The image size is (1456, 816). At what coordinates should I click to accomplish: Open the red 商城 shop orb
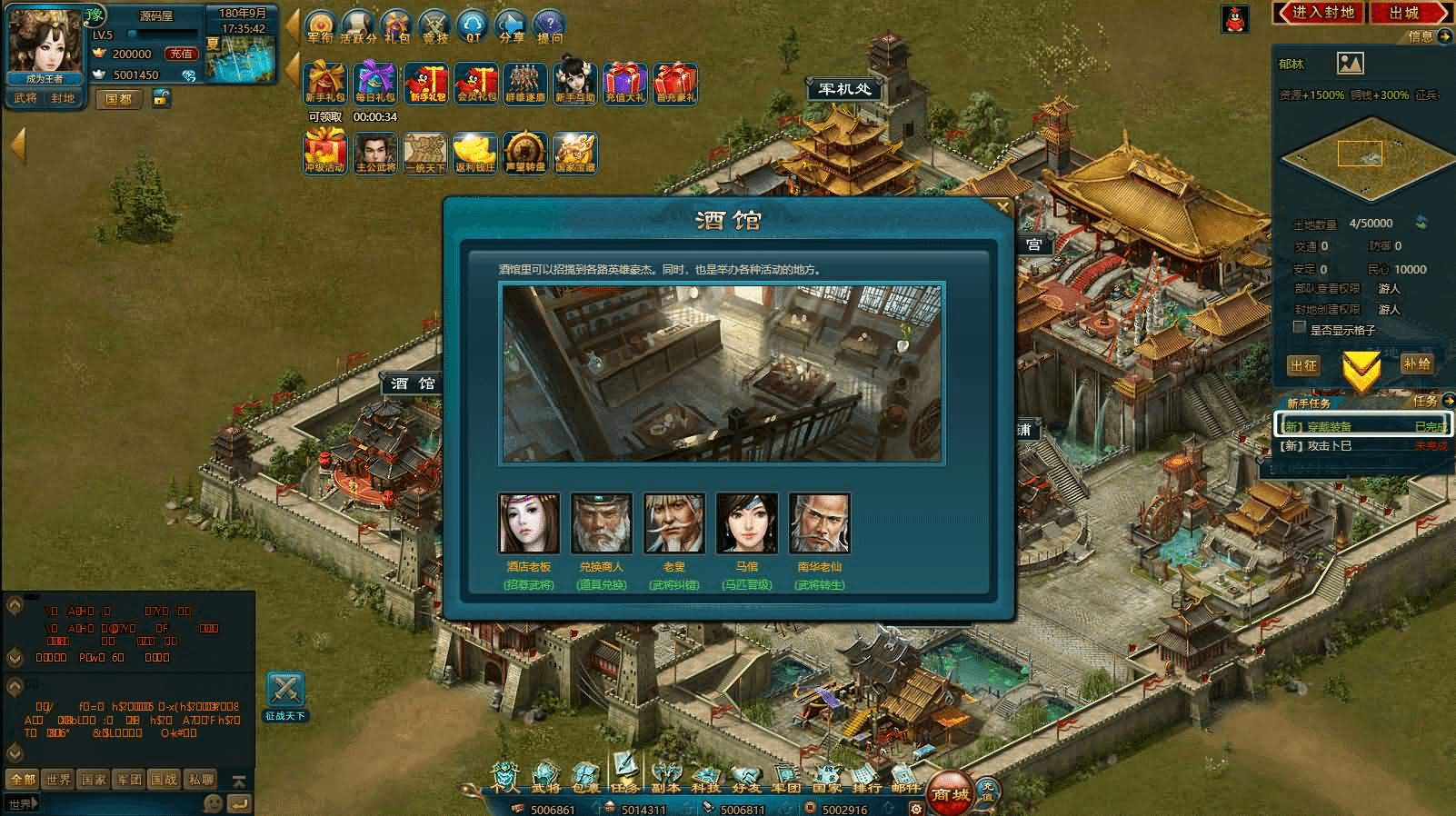[951, 793]
